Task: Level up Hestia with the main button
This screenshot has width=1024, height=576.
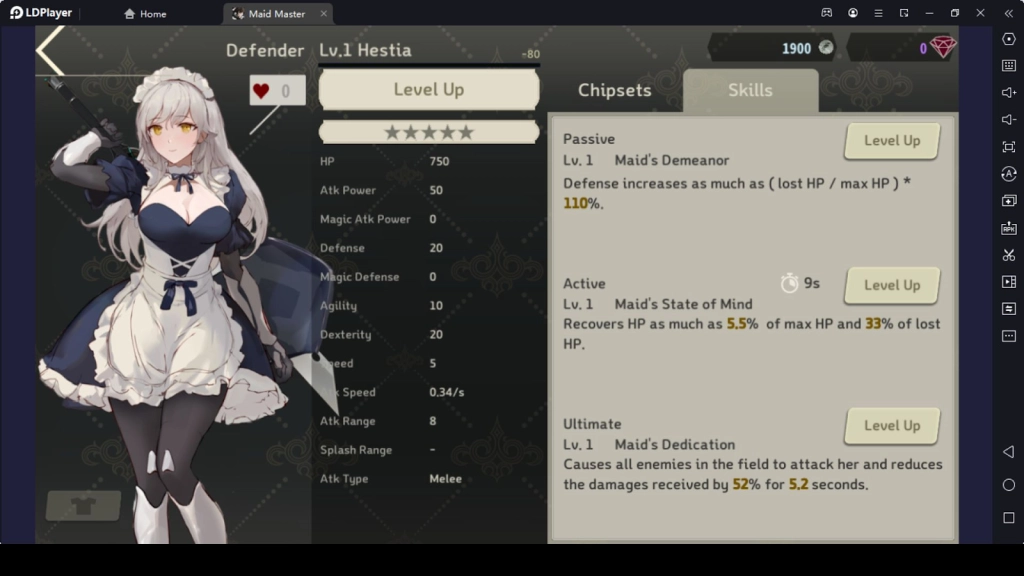Action: (x=428, y=90)
